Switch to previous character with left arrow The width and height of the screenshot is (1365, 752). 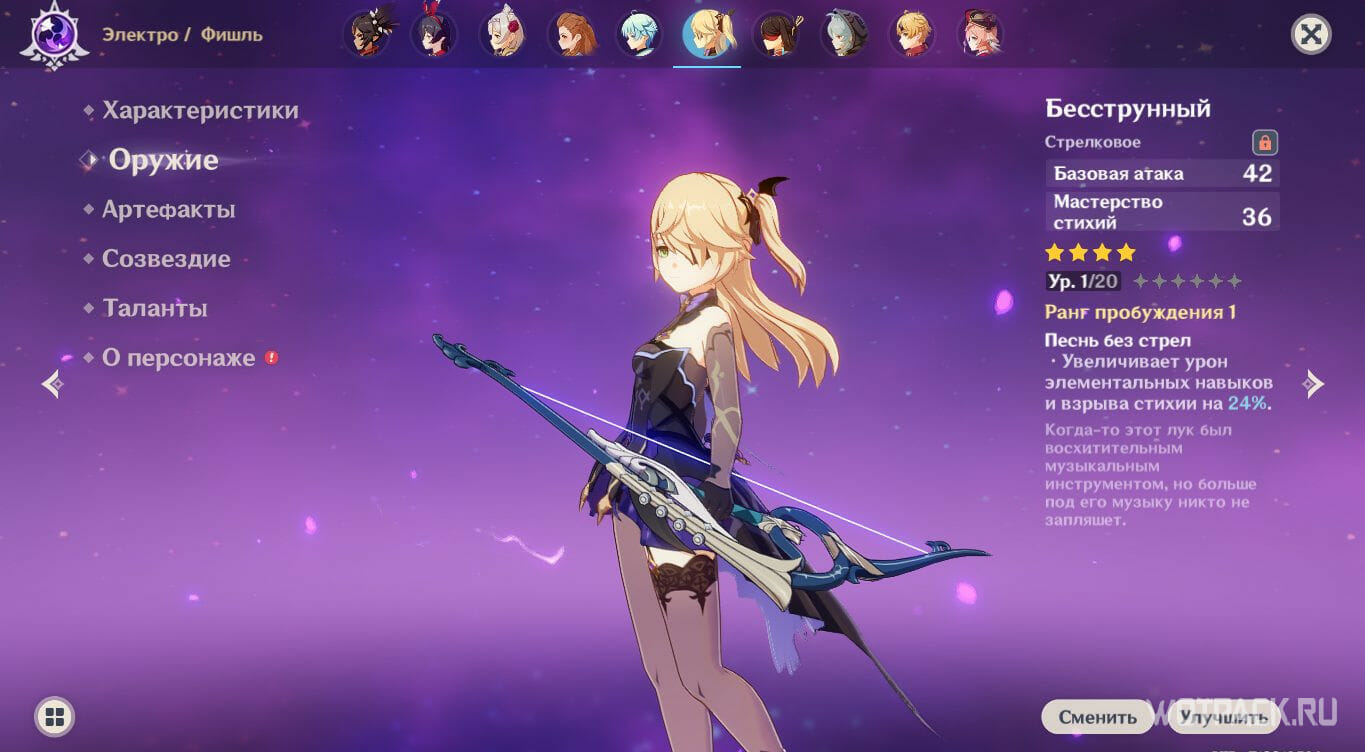click(52, 384)
